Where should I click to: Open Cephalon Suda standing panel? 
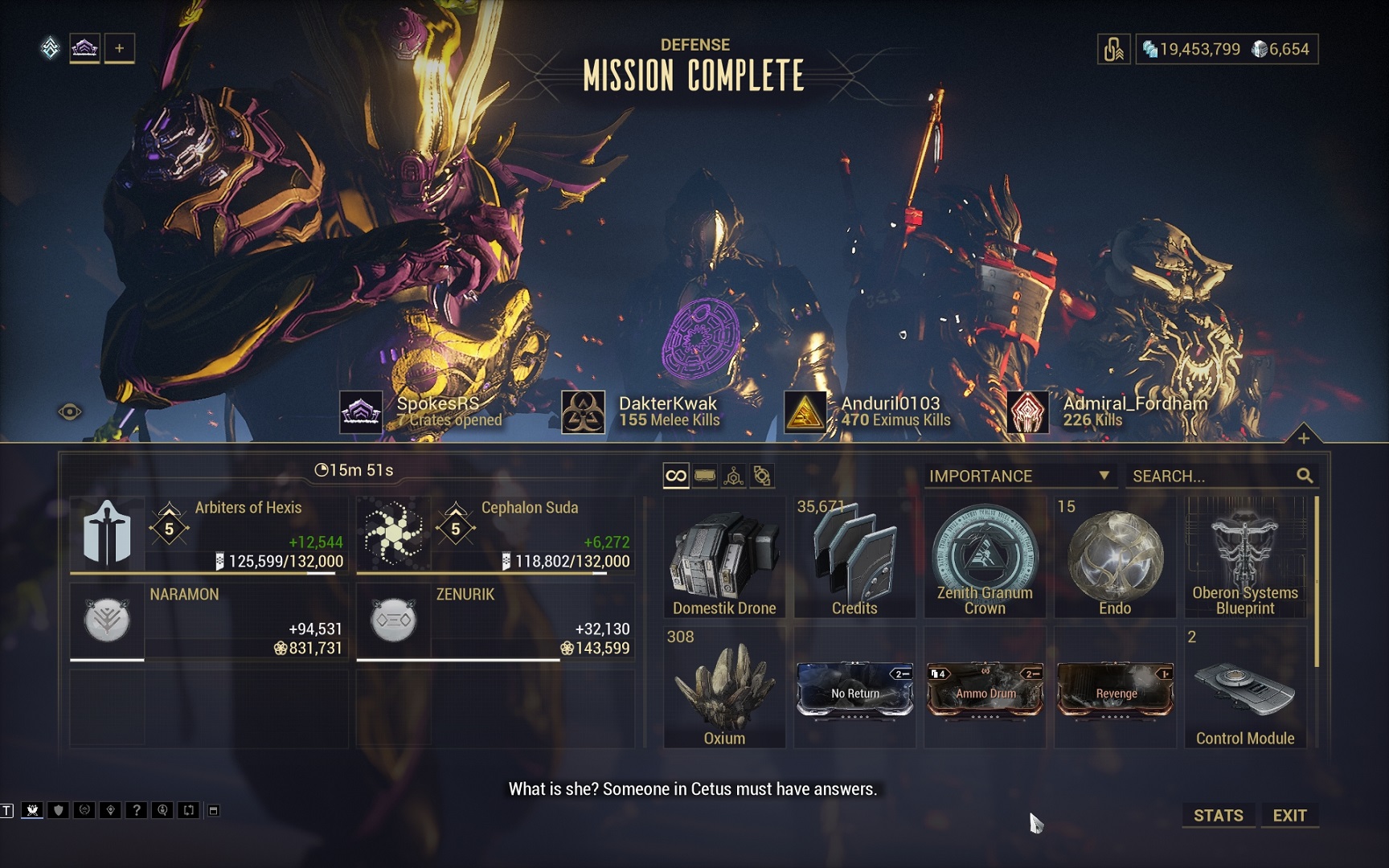(x=495, y=534)
